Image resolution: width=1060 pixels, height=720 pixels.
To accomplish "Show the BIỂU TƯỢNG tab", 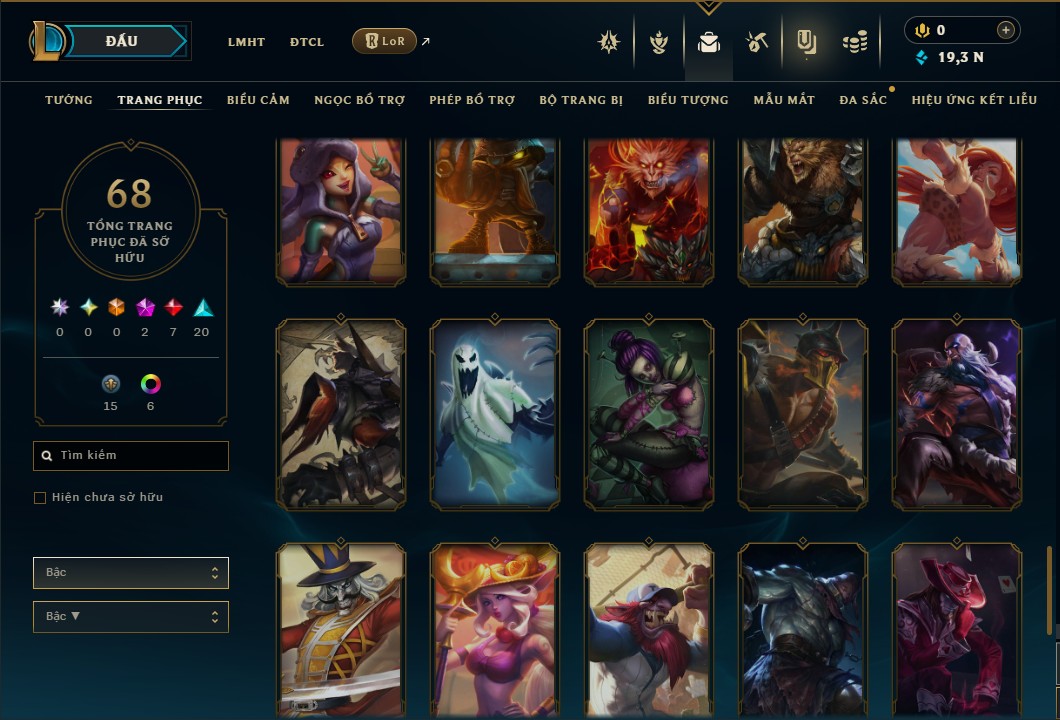I will (688, 100).
